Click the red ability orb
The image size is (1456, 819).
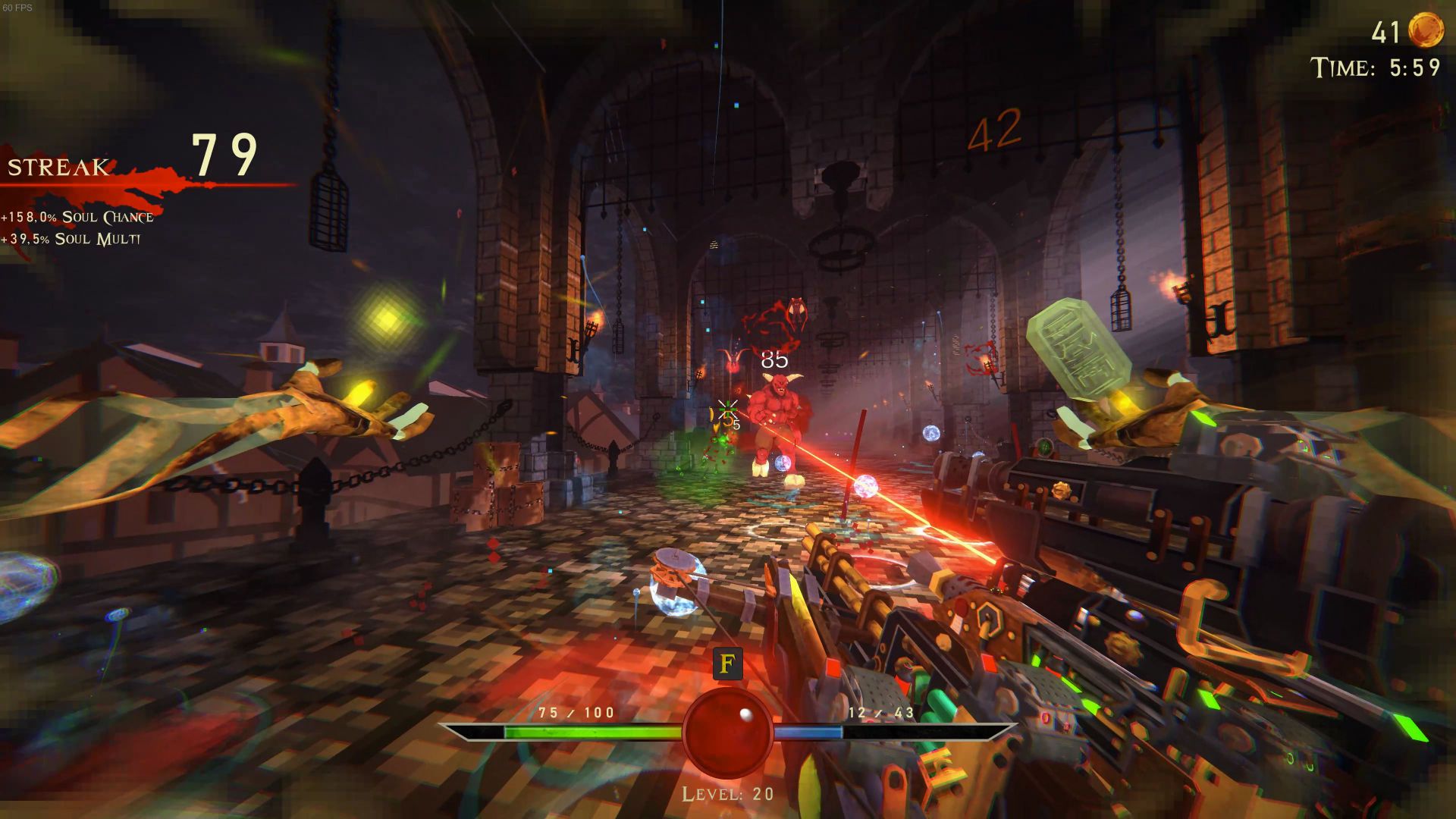727,732
